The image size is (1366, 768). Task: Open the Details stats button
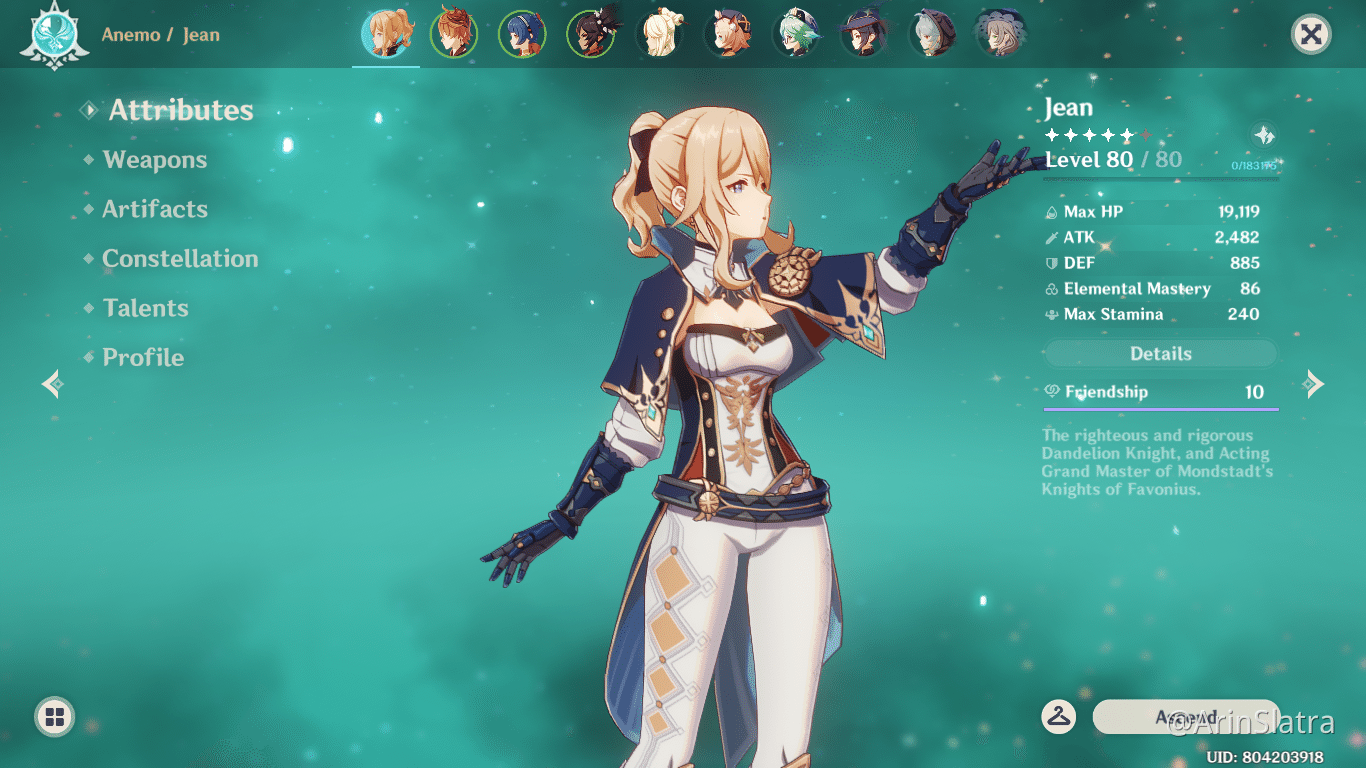tap(1160, 354)
